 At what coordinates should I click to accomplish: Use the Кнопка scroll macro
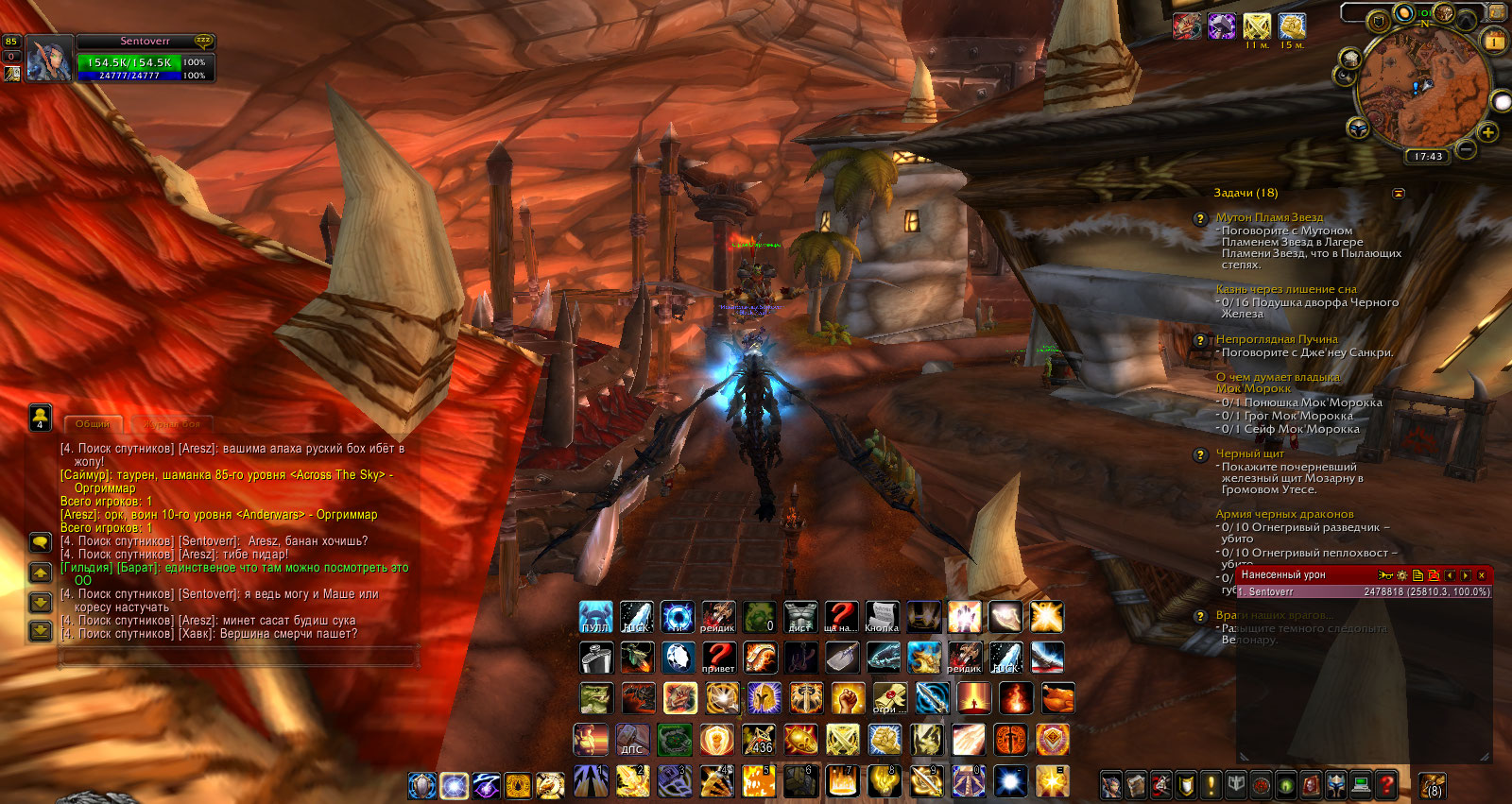[x=882, y=617]
